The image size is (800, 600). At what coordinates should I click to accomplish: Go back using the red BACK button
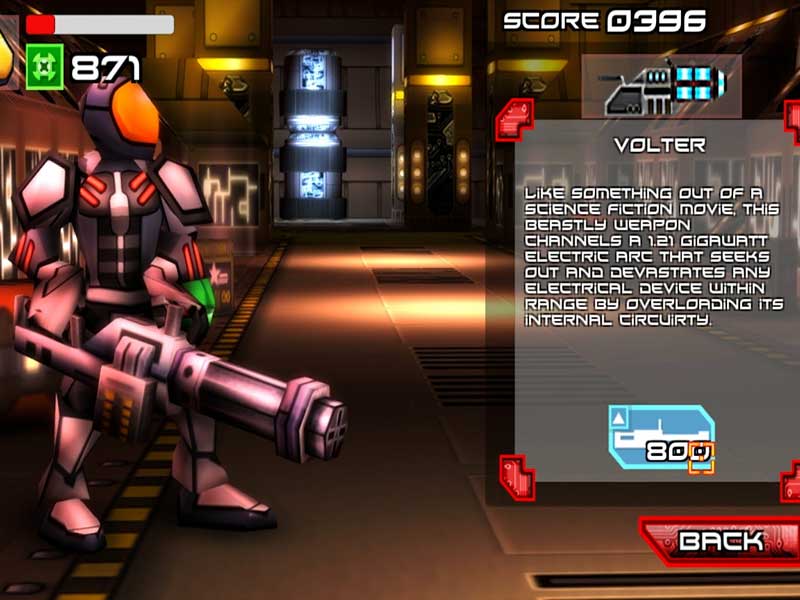(x=720, y=542)
